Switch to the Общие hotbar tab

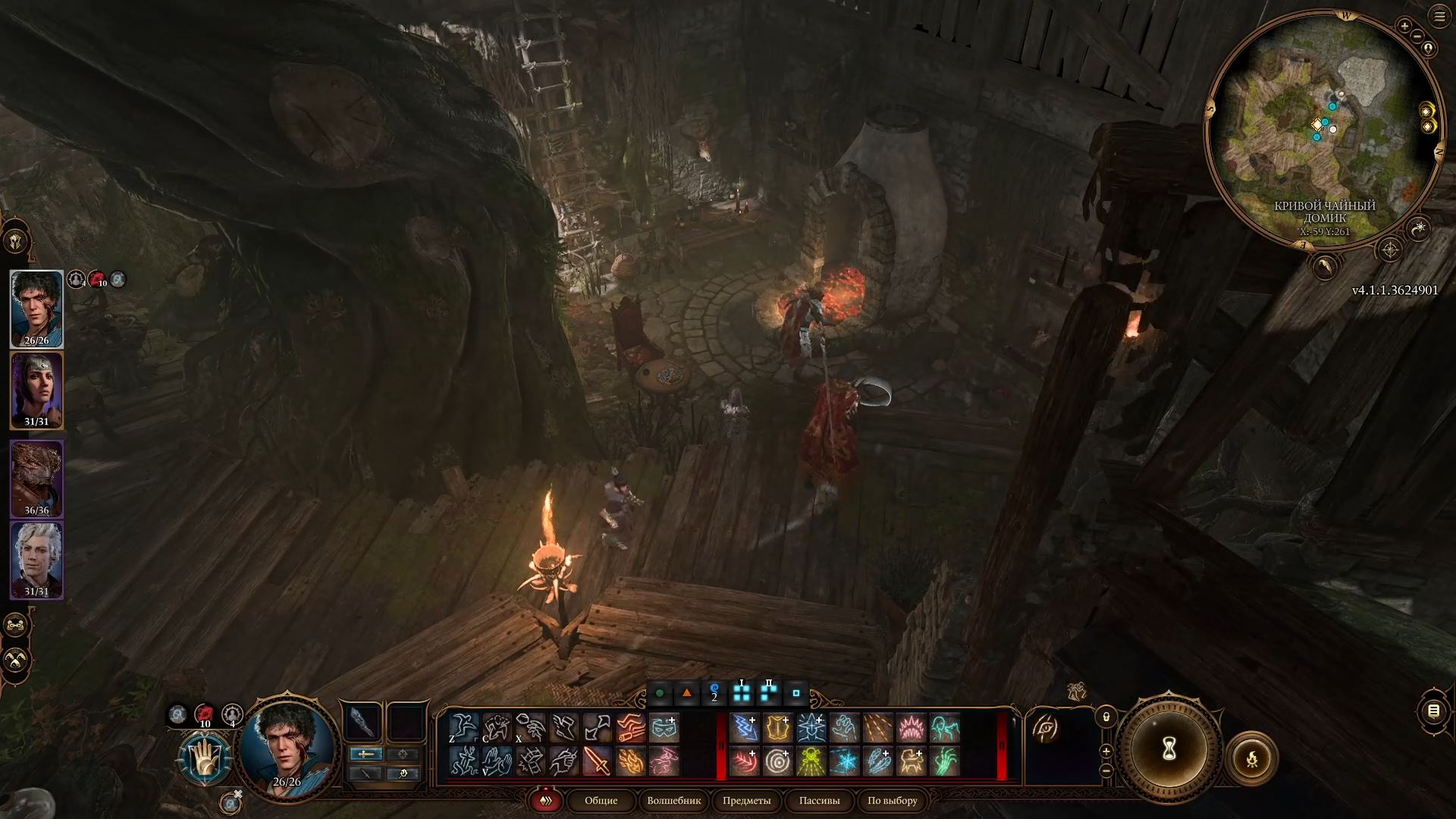[x=601, y=801]
